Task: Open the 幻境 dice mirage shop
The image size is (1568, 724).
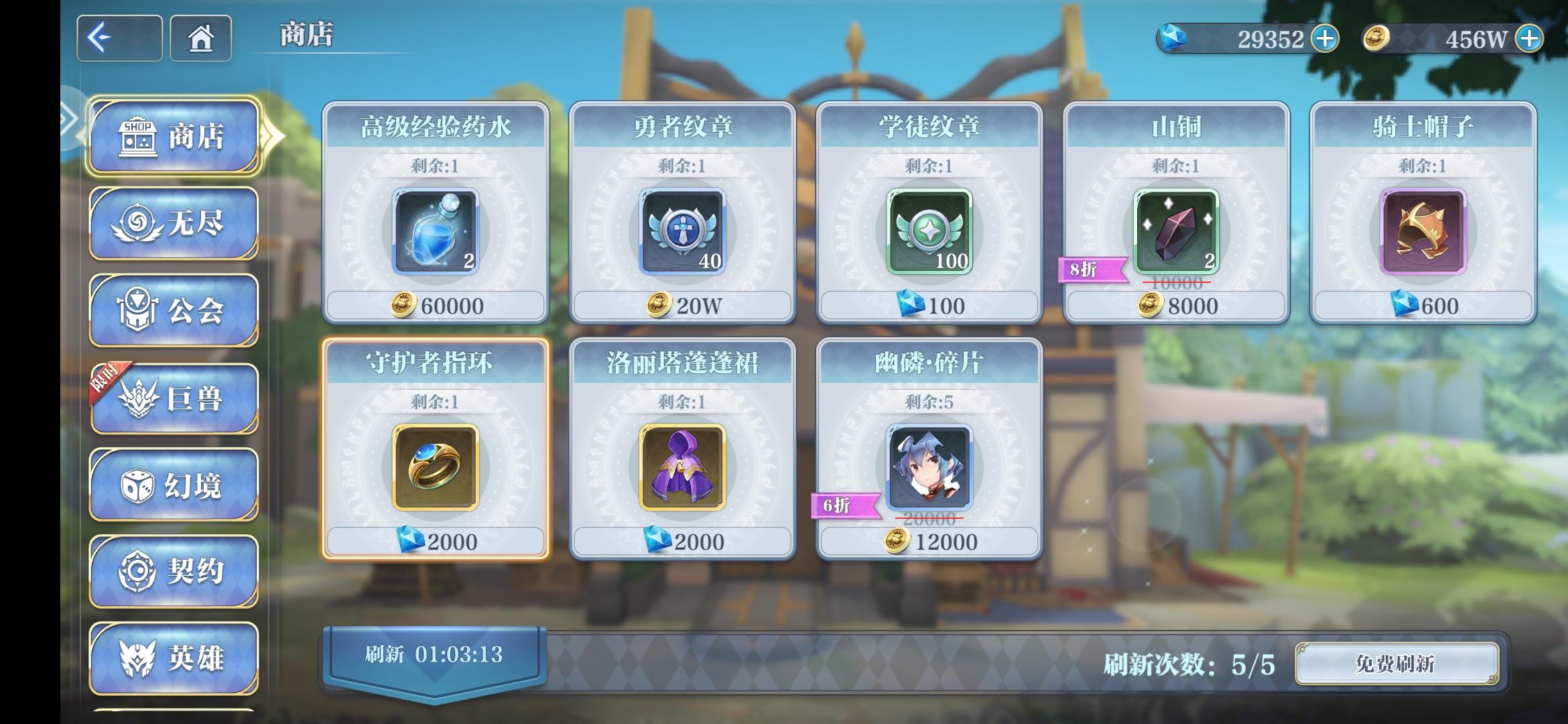Action: 173,484
